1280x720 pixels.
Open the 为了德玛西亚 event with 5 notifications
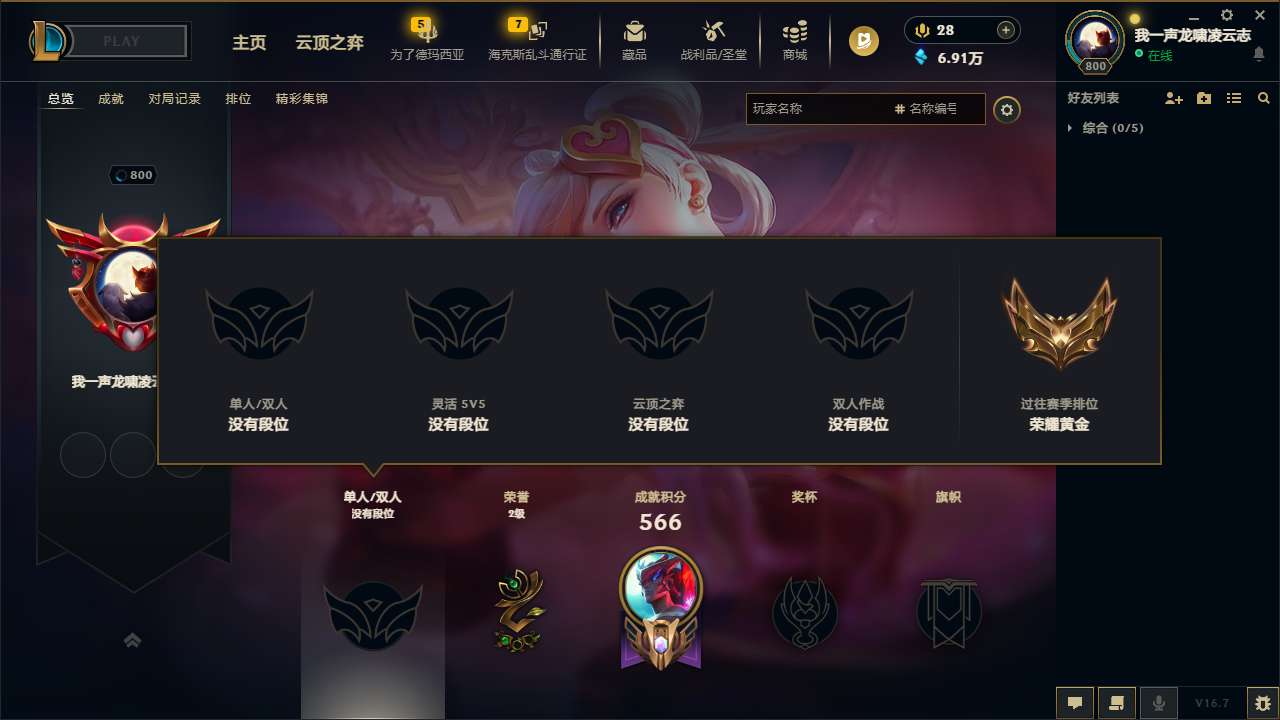[x=428, y=40]
